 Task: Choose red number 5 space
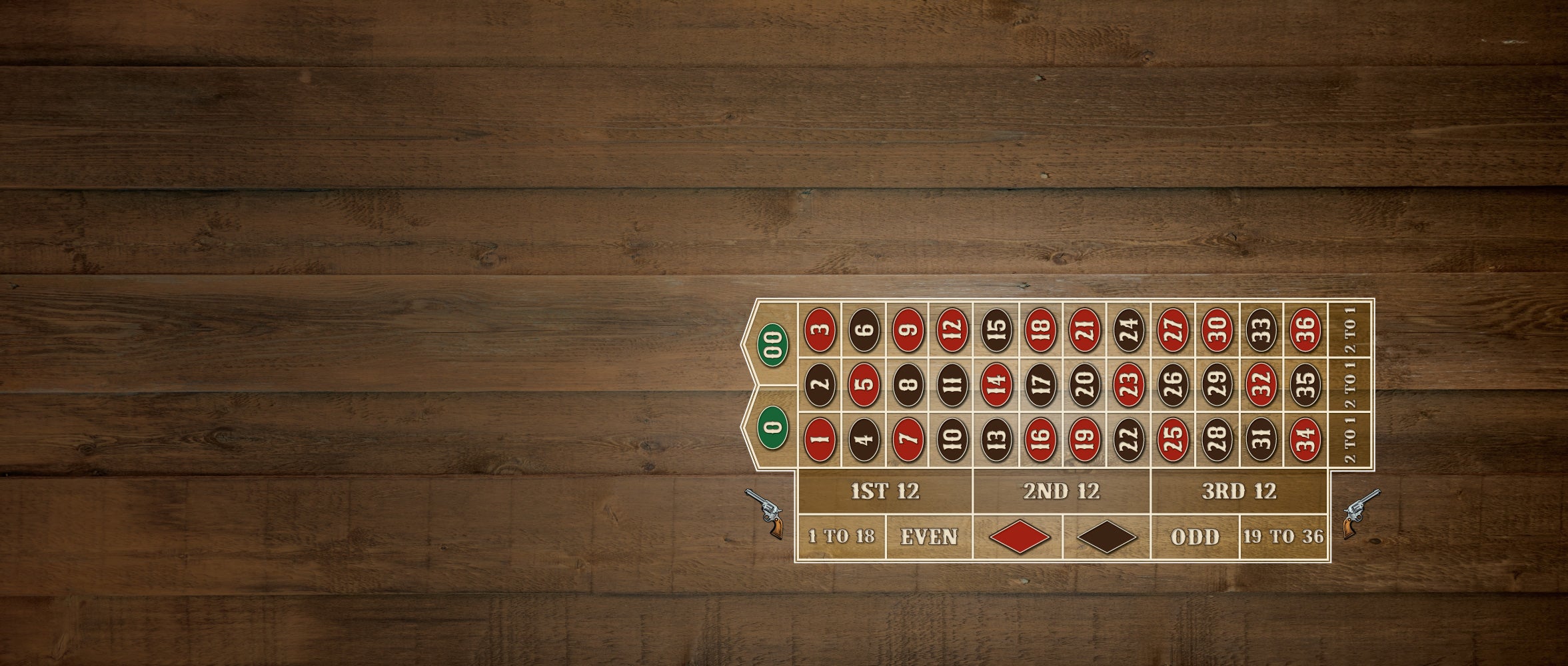pos(864,383)
